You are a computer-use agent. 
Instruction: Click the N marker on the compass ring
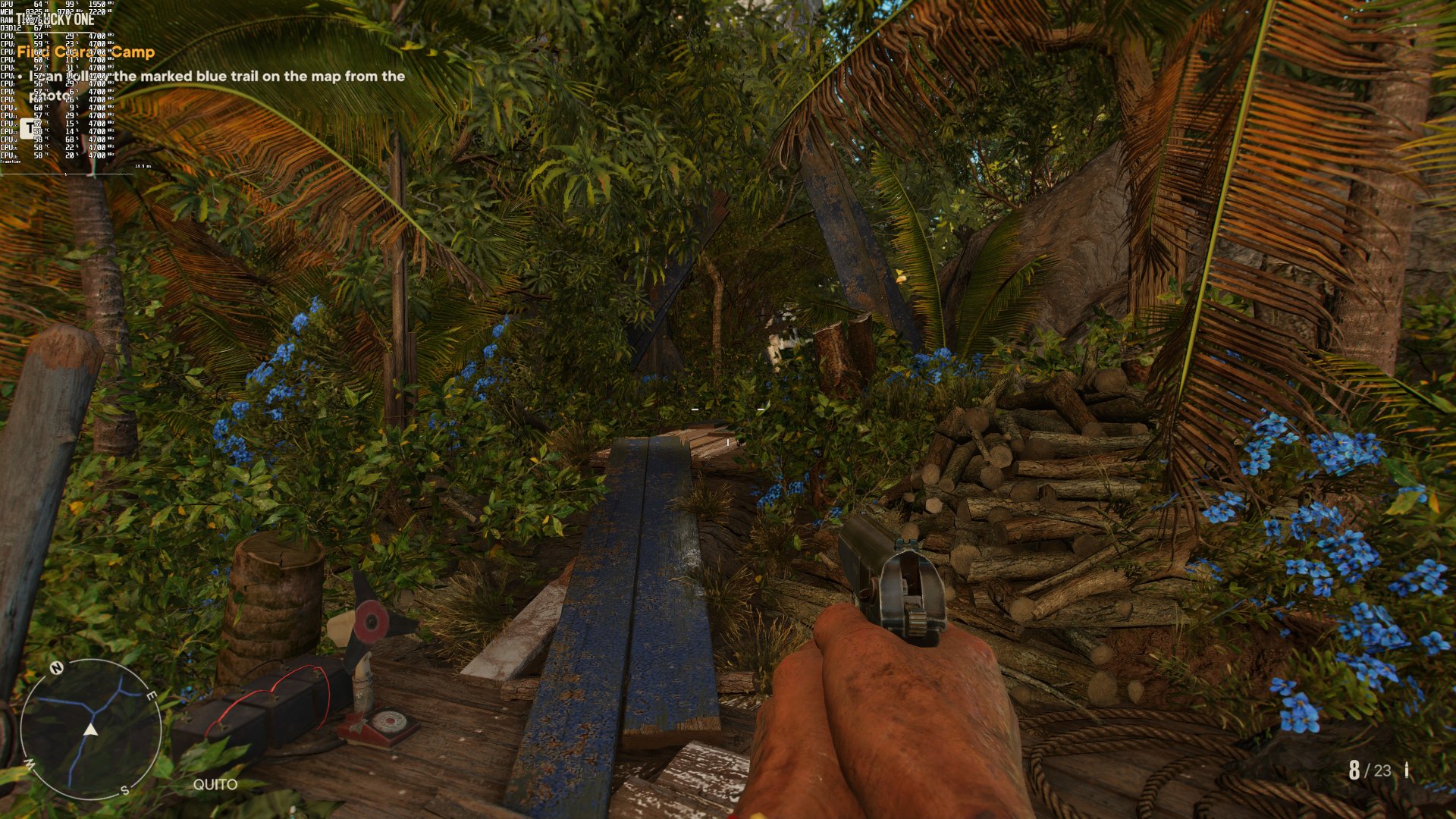pyautogui.click(x=57, y=668)
